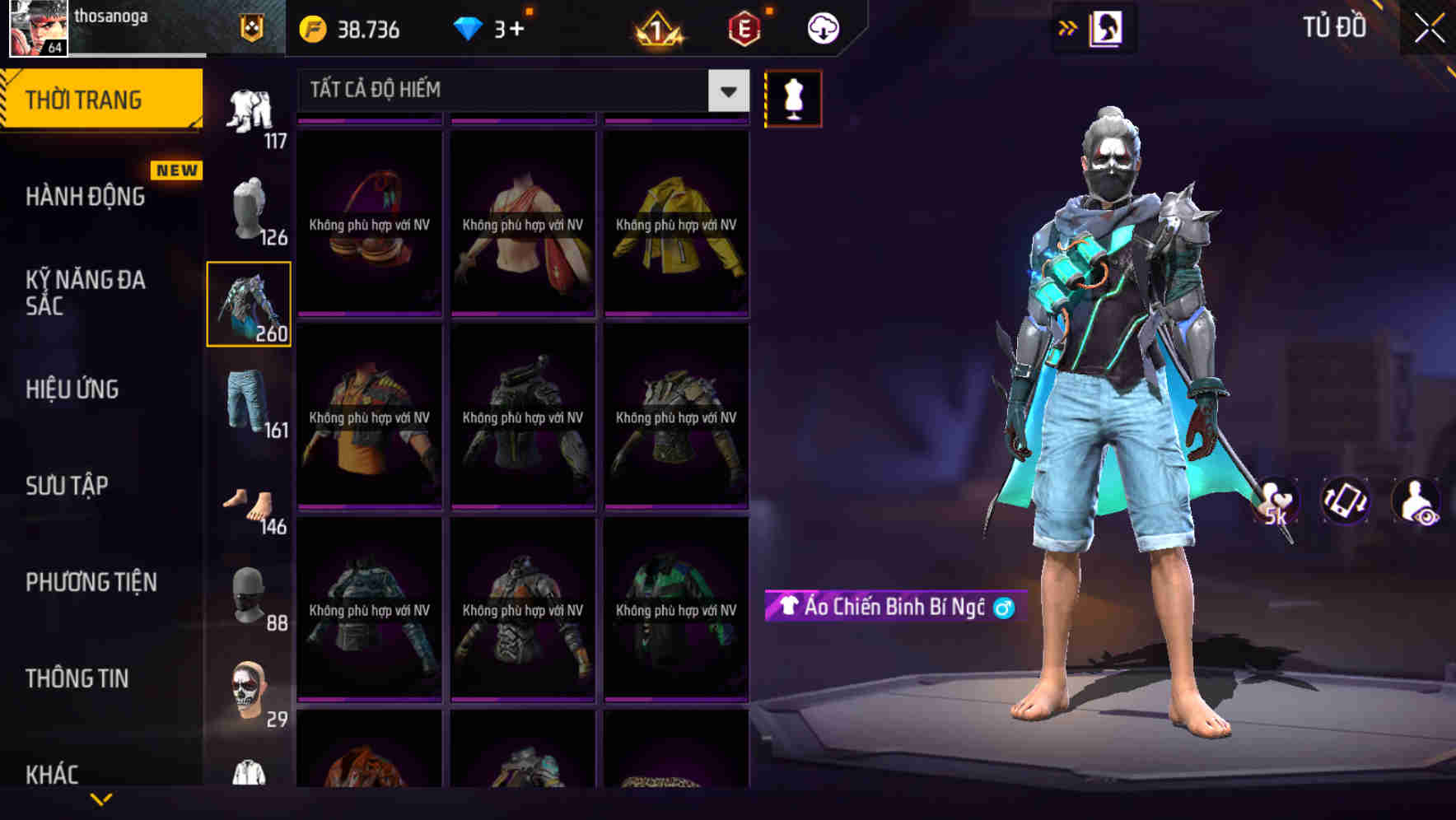Image resolution: width=1456 pixels, height=820 pixels.
Task: Click the double-arrow expander near top right
Action: (x=1068, y=27)
